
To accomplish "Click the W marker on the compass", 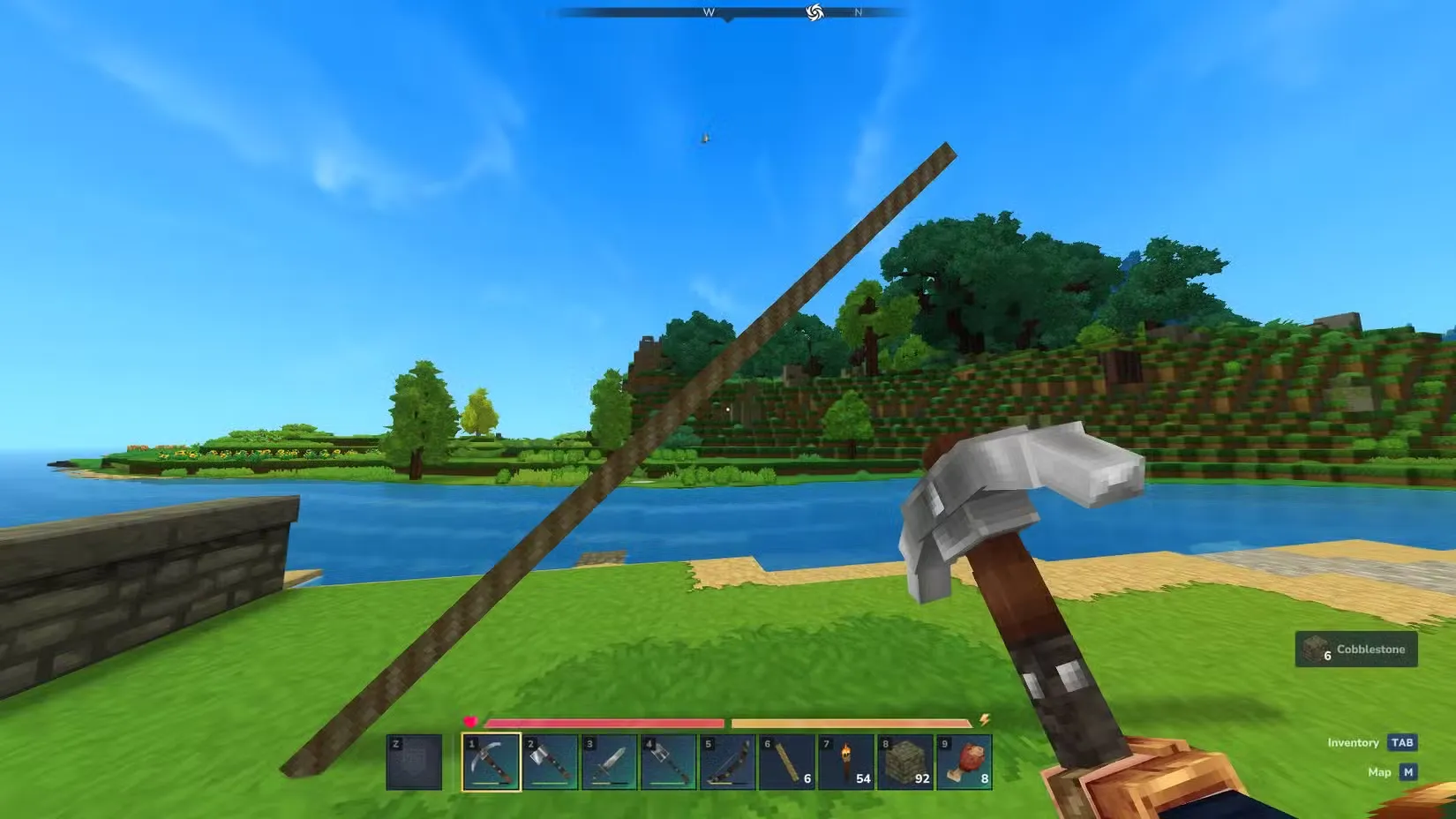I will (709, 12).
